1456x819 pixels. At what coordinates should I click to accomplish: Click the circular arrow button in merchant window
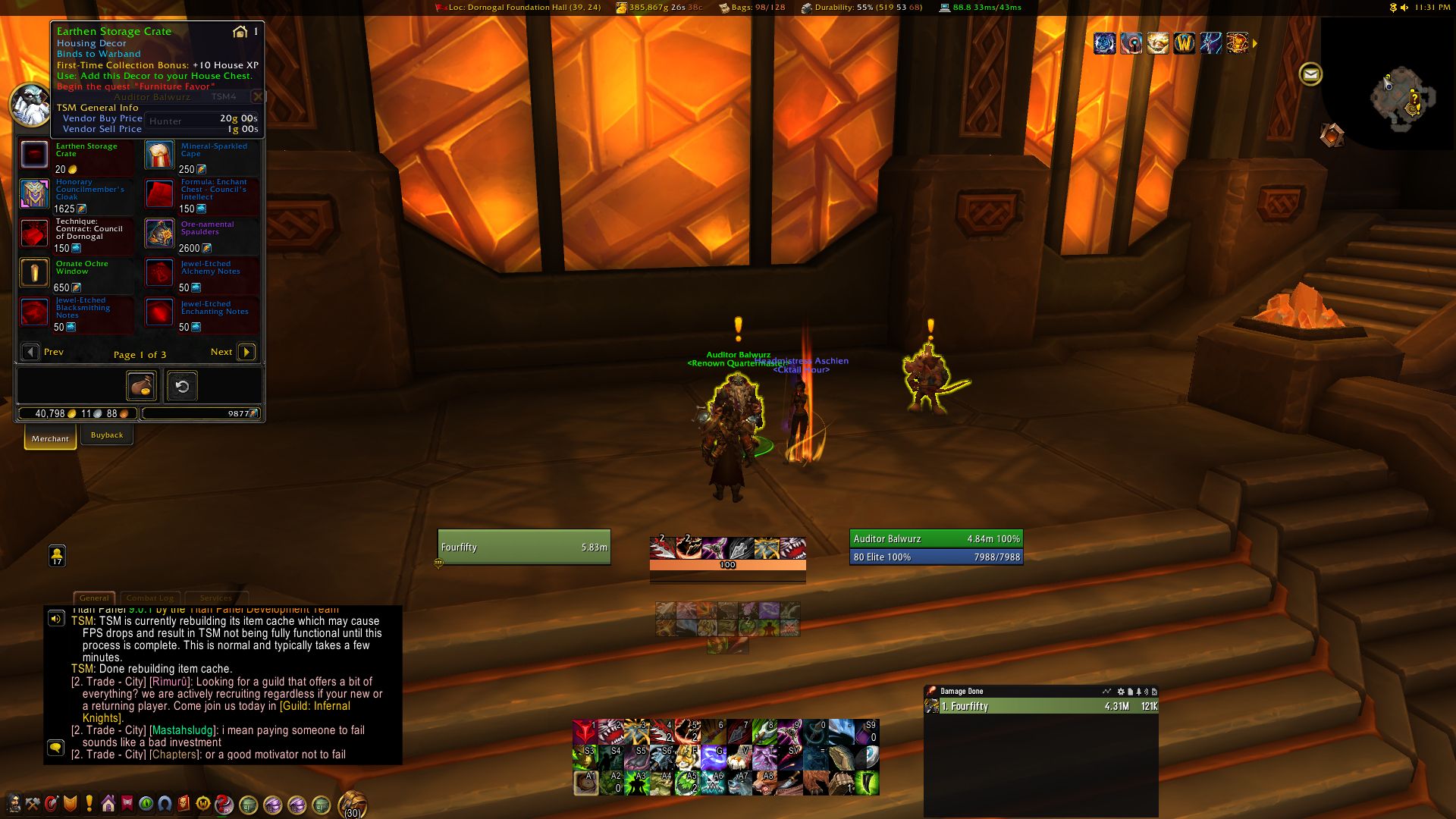[x=182, y=386]
